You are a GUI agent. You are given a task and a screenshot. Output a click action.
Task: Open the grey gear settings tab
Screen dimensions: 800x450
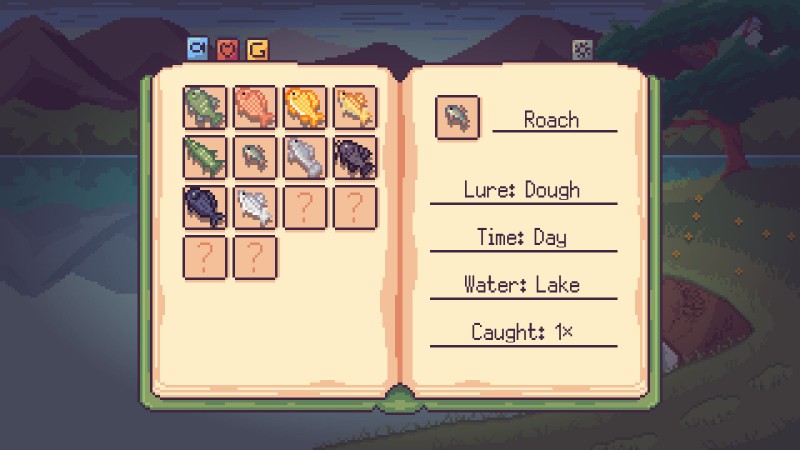click(581, 49)
